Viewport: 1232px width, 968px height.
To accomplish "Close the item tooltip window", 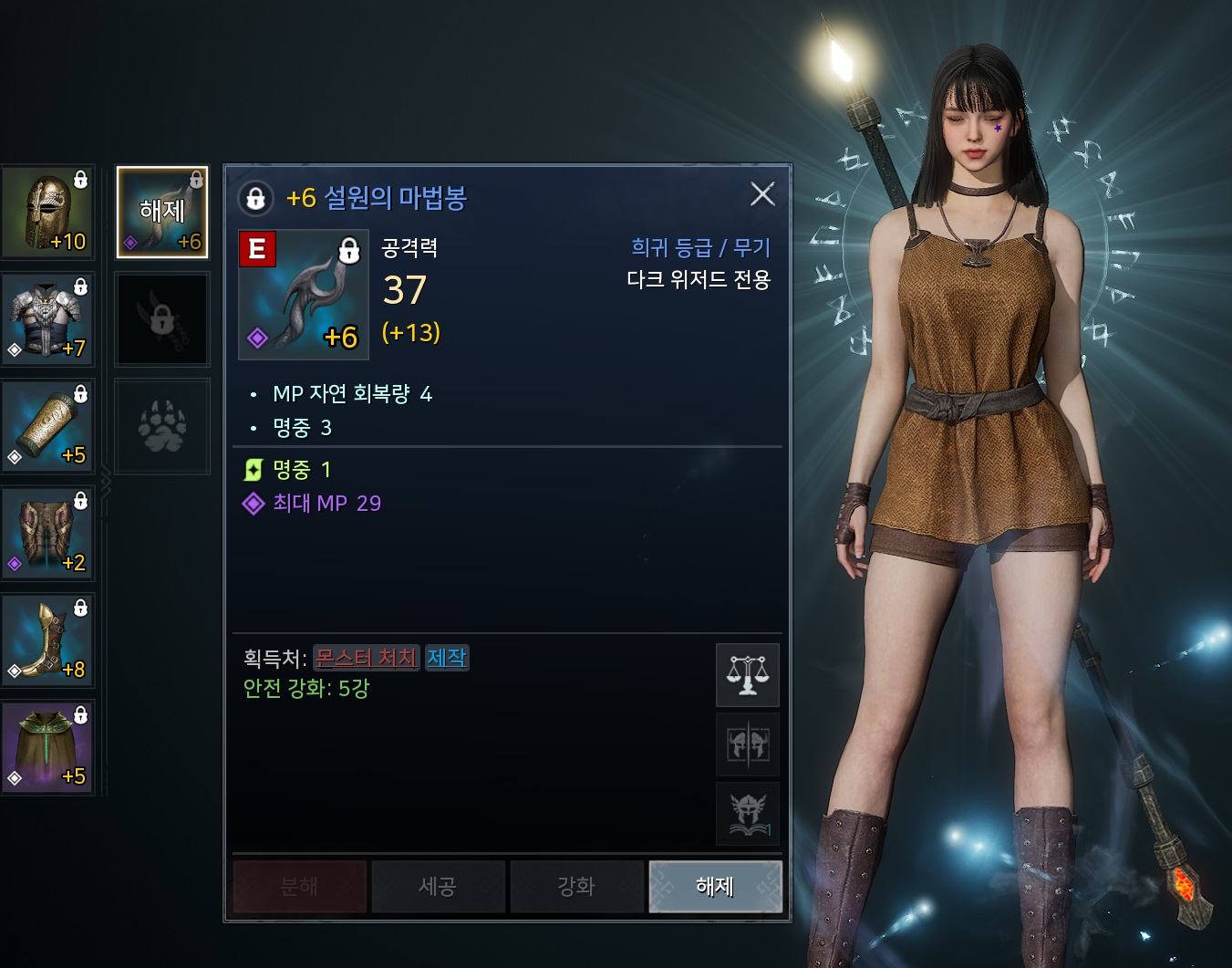I will point(762,194).
